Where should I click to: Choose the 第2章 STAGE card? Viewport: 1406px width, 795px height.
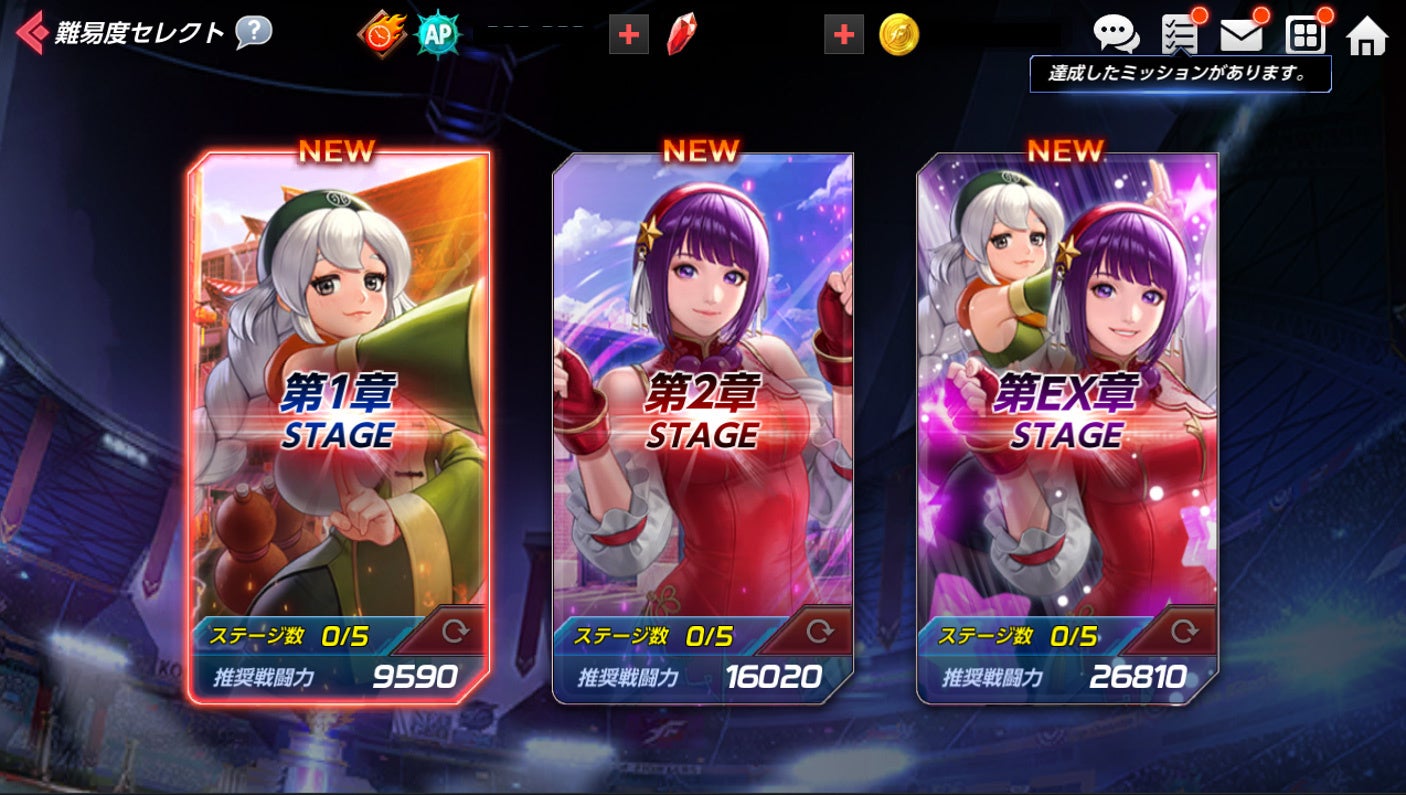[x=702, y=400]
